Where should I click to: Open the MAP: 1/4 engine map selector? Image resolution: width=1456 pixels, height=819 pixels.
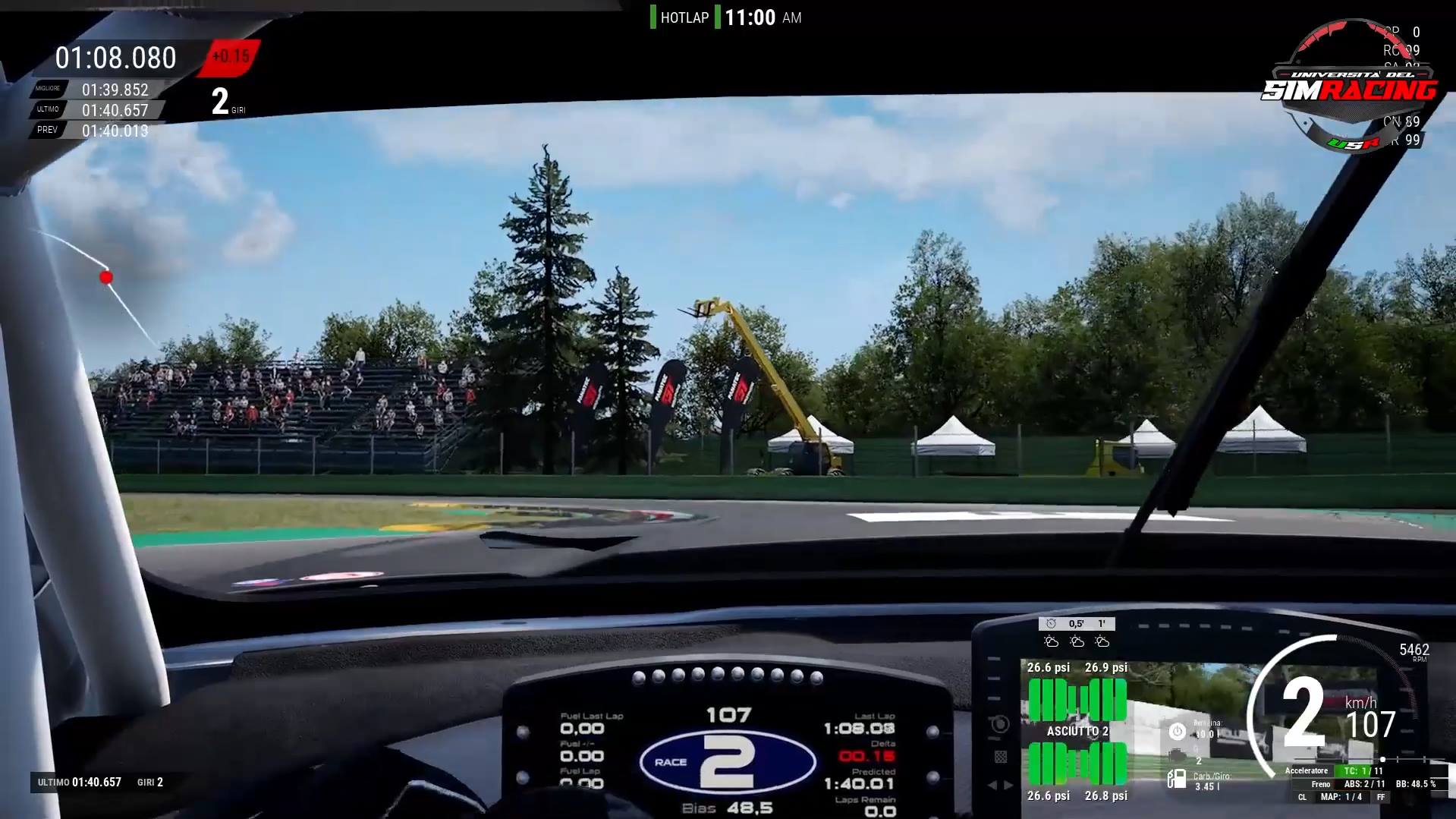coord(1341,797)
